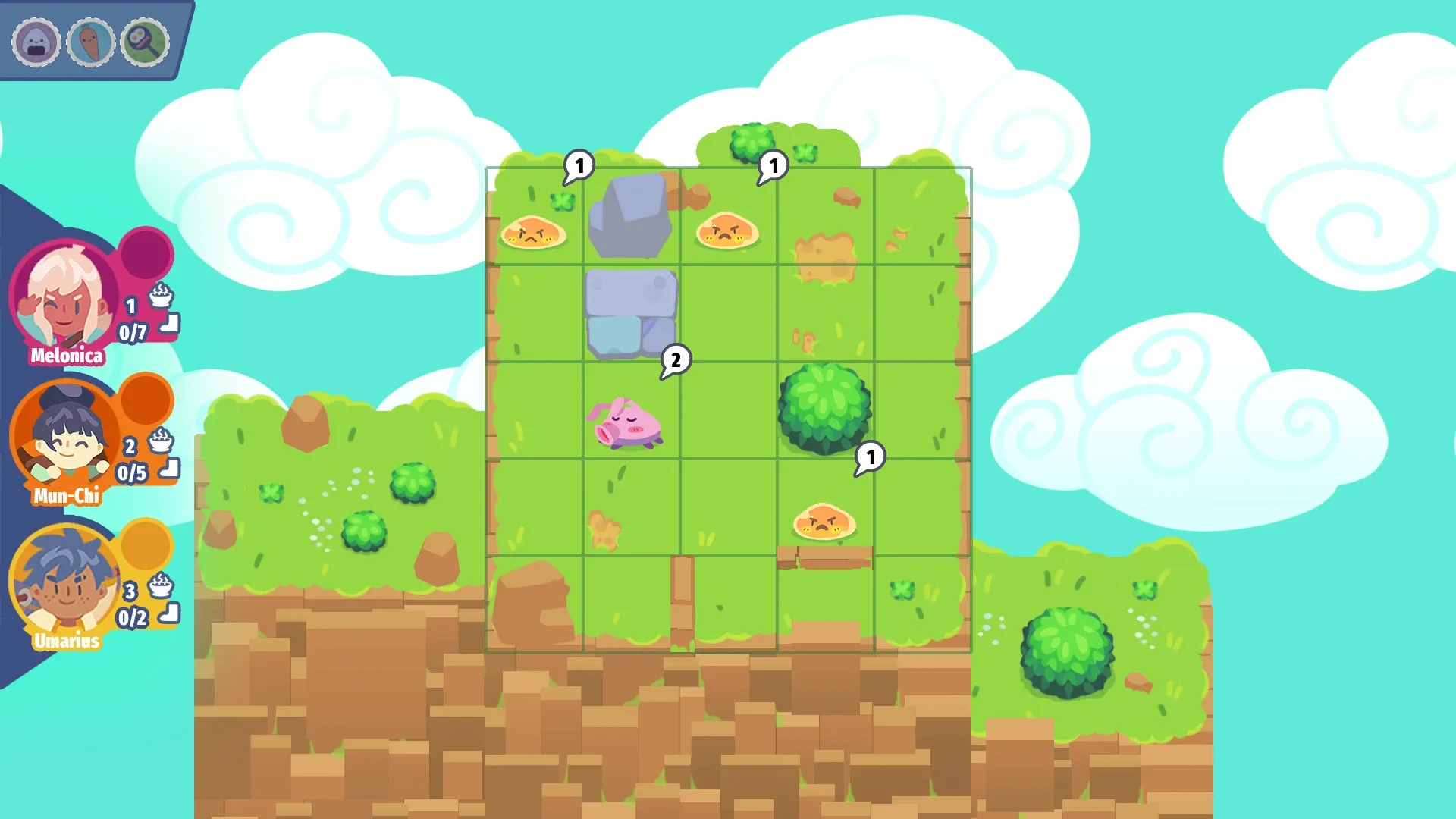Click the Melonica name label

pos(67,355)
